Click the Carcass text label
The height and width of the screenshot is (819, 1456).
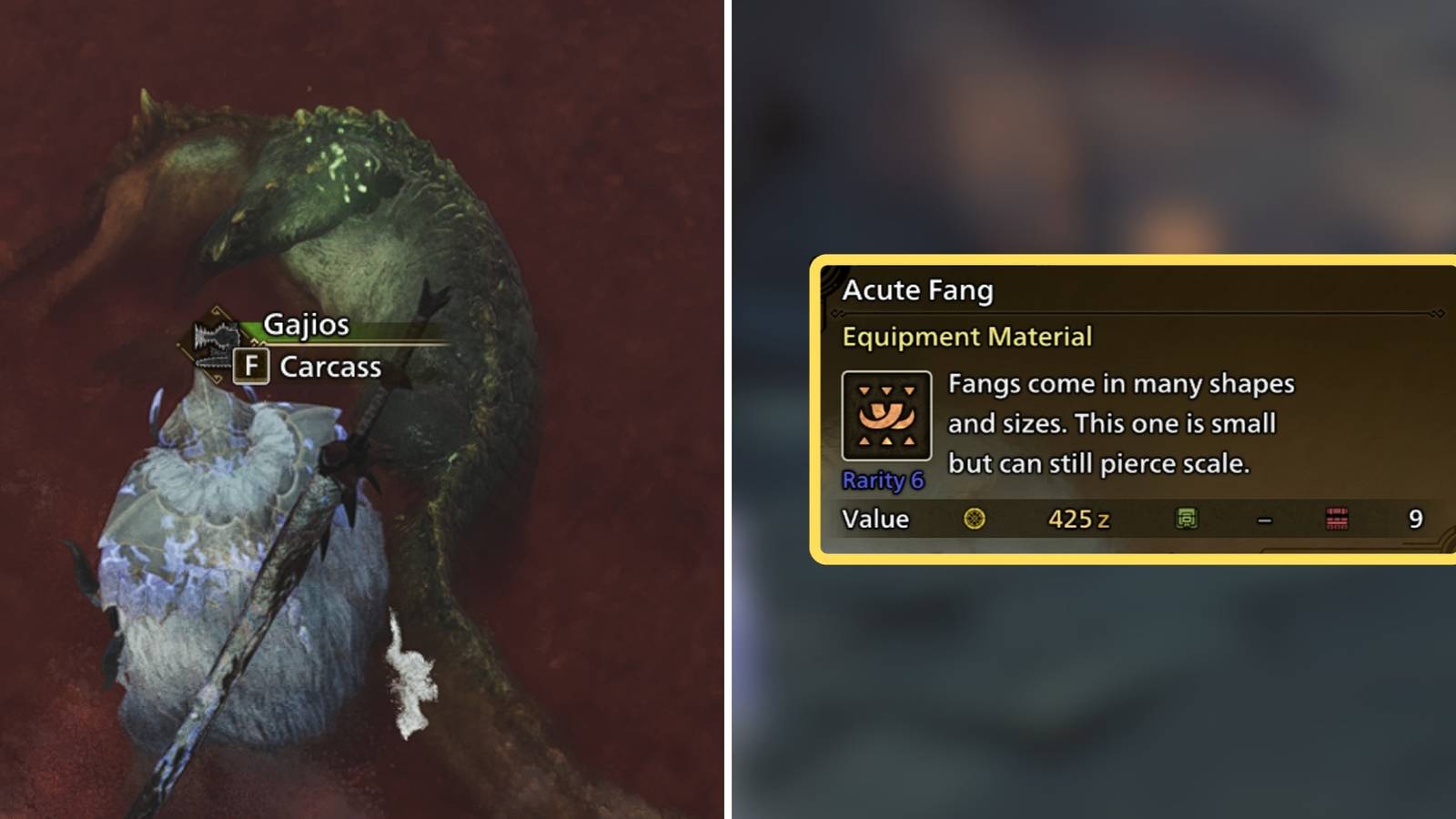pos(331,368)
